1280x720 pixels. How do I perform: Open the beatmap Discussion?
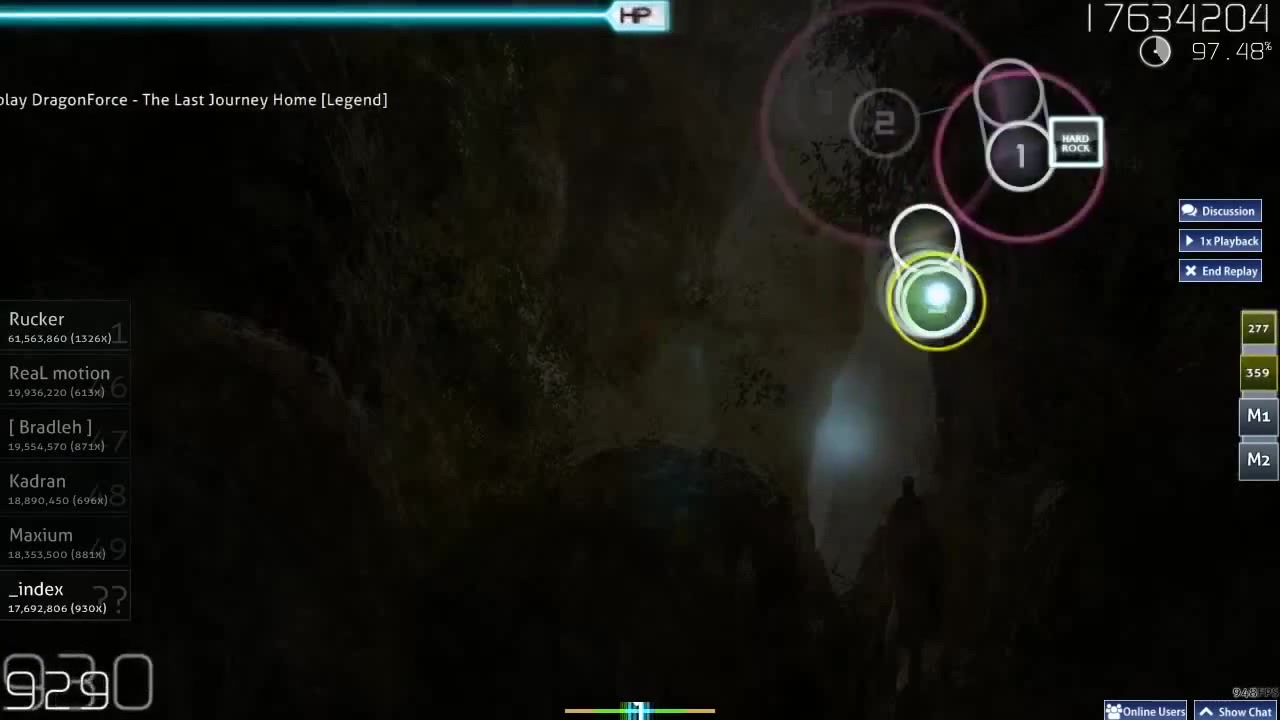click(1220, 211)
